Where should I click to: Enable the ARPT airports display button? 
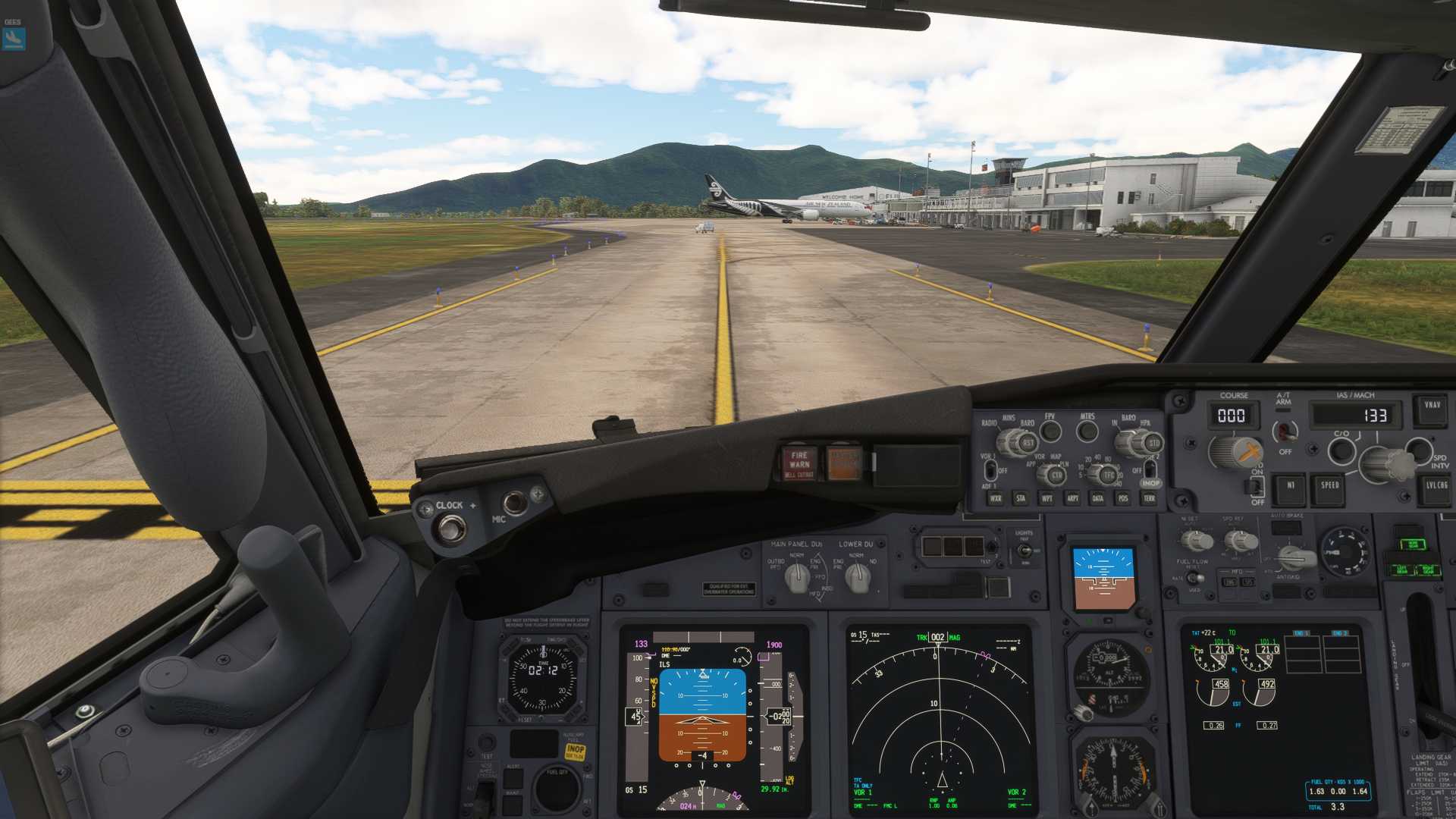pos(1072,498)
